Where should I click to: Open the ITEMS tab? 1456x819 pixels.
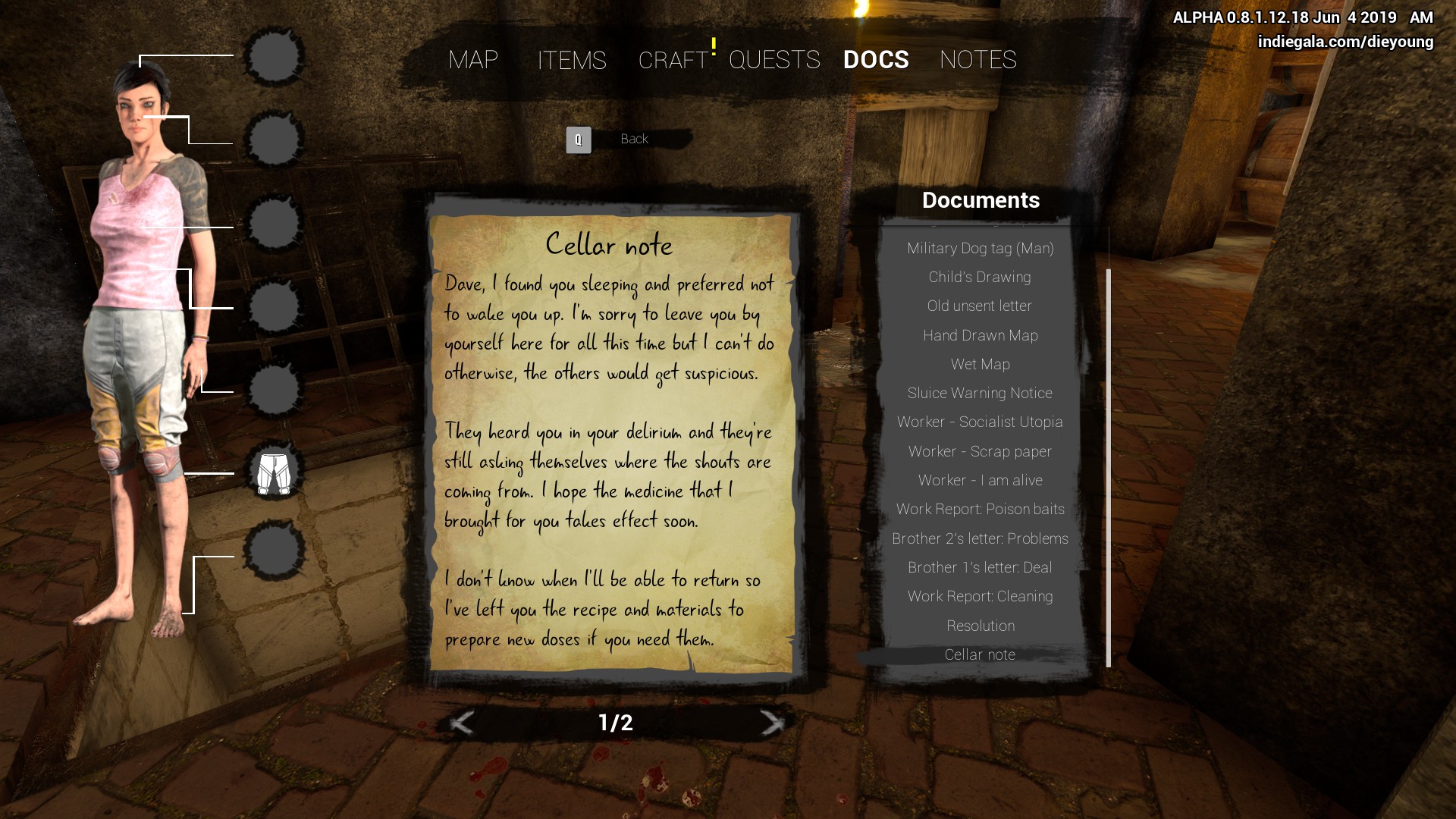click(x=572, y=60)
